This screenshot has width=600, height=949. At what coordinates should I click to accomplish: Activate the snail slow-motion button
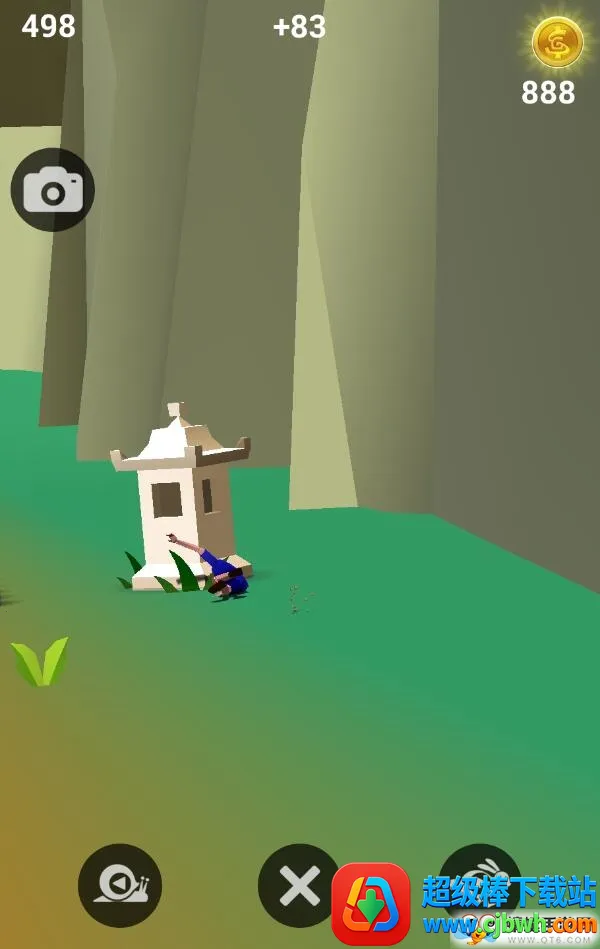[120, 885]
